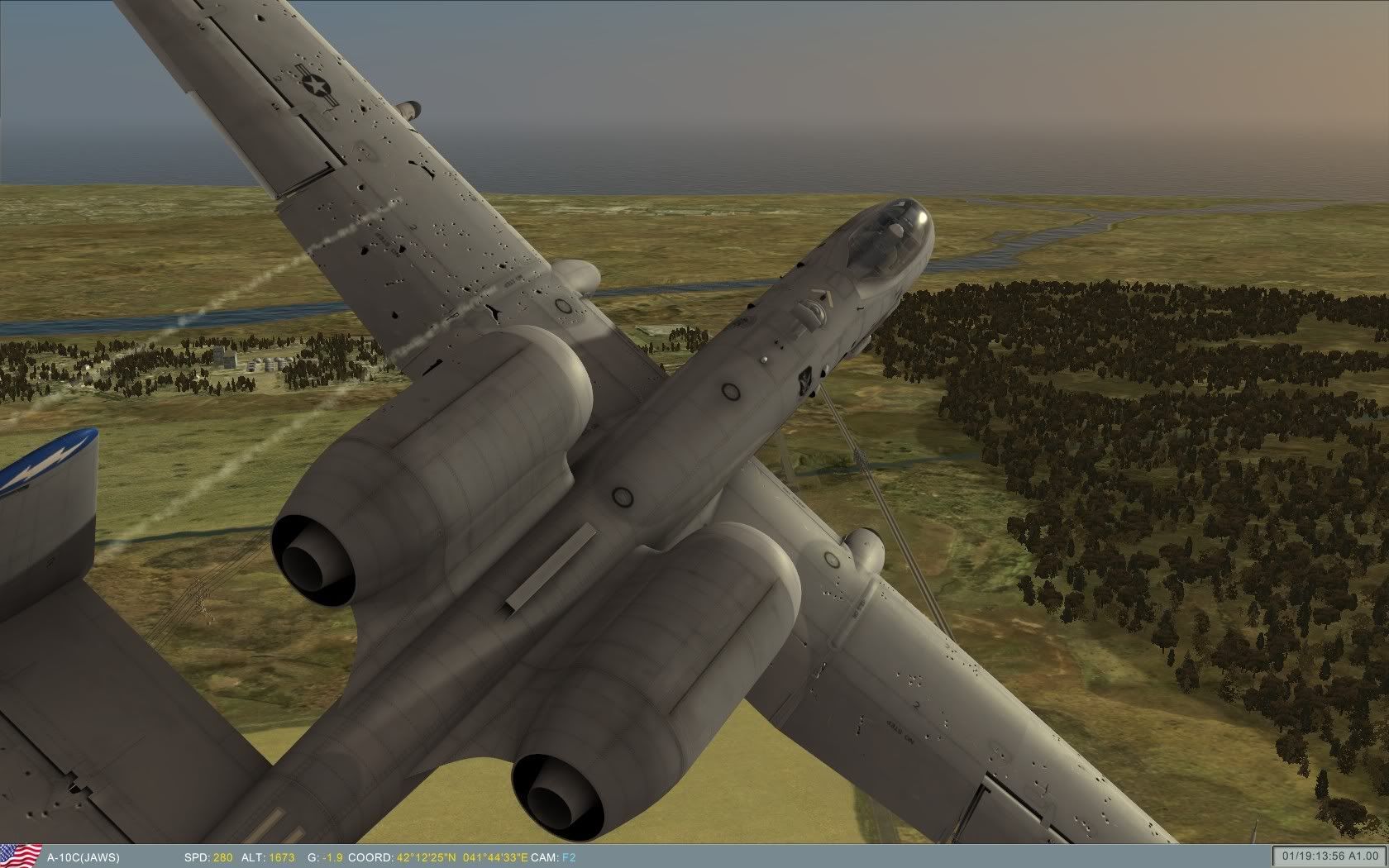Toggle the G readout display

point(322,858)
